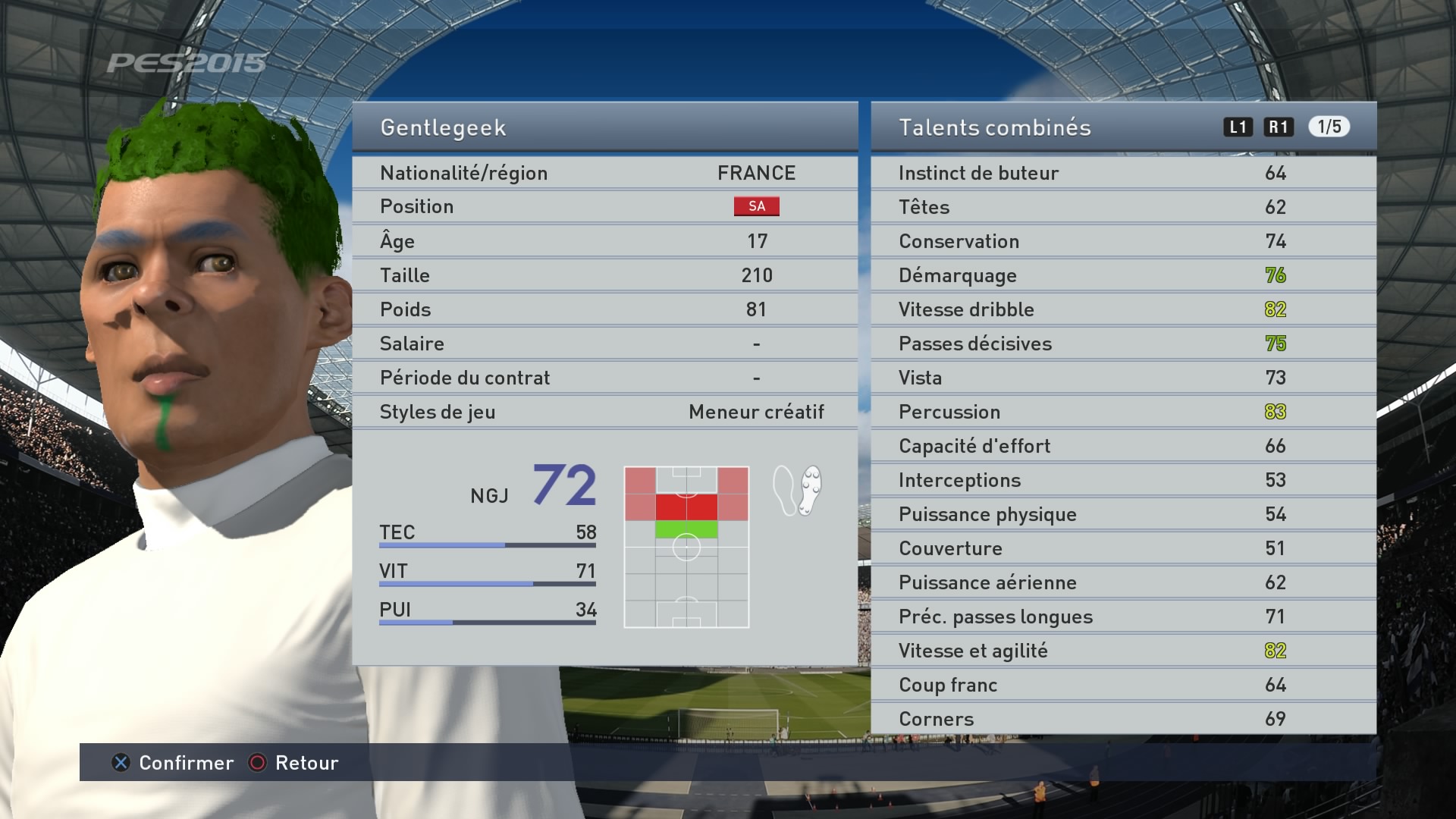
Task: Select the footprint preferred-foot icon
Action: click(797, 491)
